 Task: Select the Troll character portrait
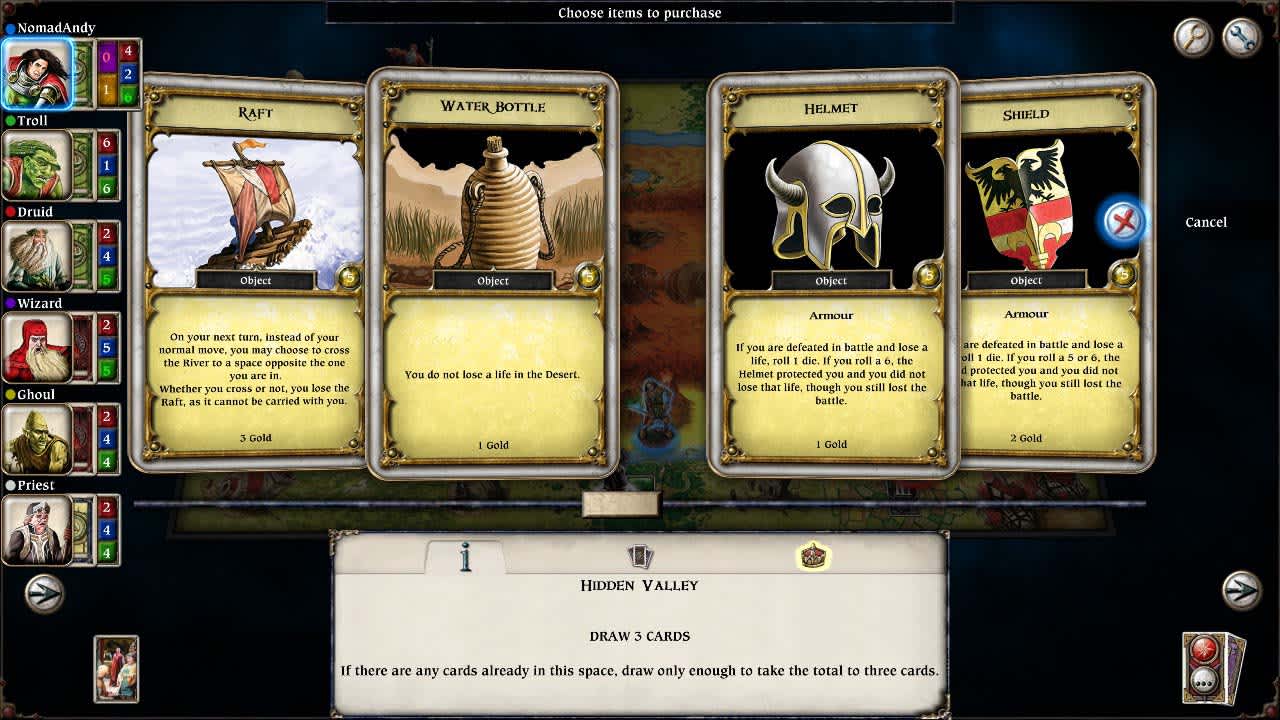point(37,164)
